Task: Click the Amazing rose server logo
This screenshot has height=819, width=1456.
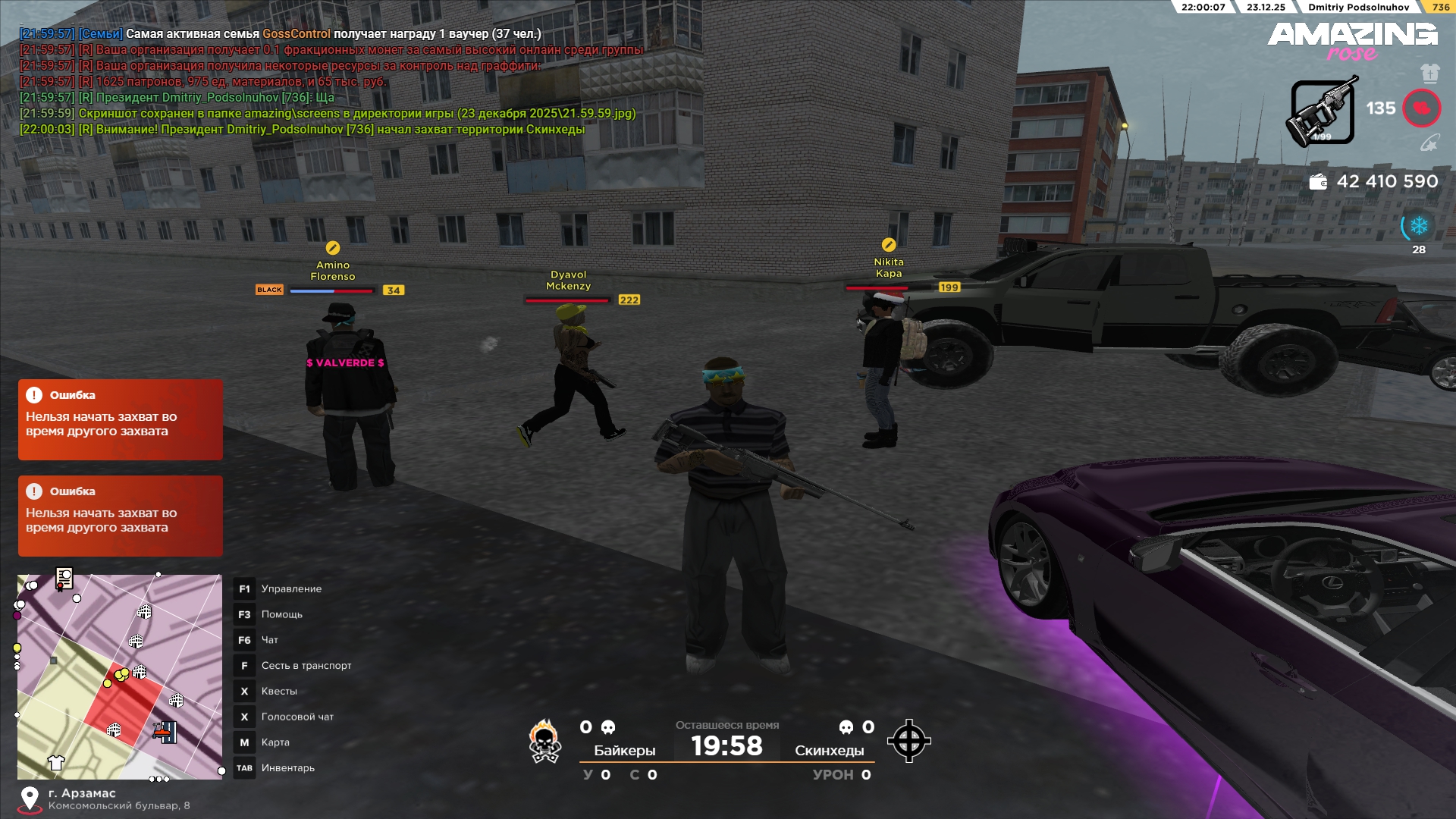Action: [x=1352, y=39]
